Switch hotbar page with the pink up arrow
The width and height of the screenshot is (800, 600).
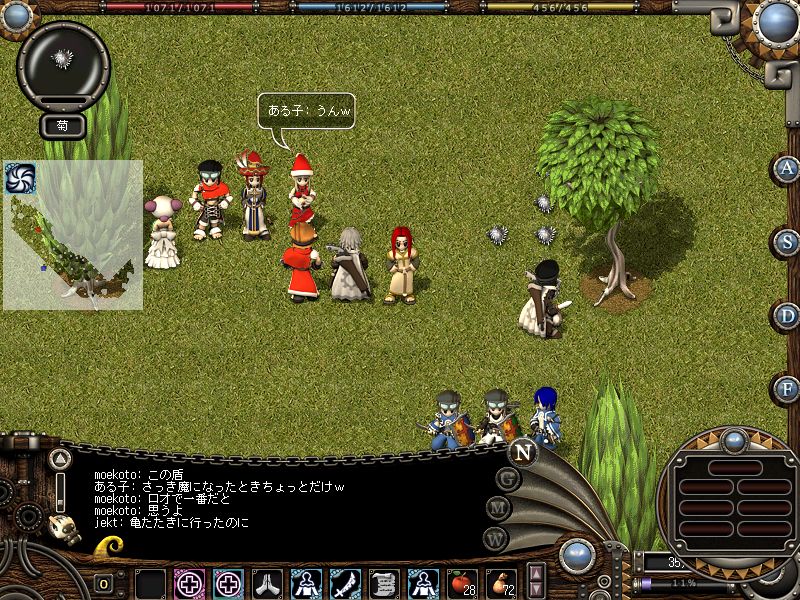click(537, 574)
